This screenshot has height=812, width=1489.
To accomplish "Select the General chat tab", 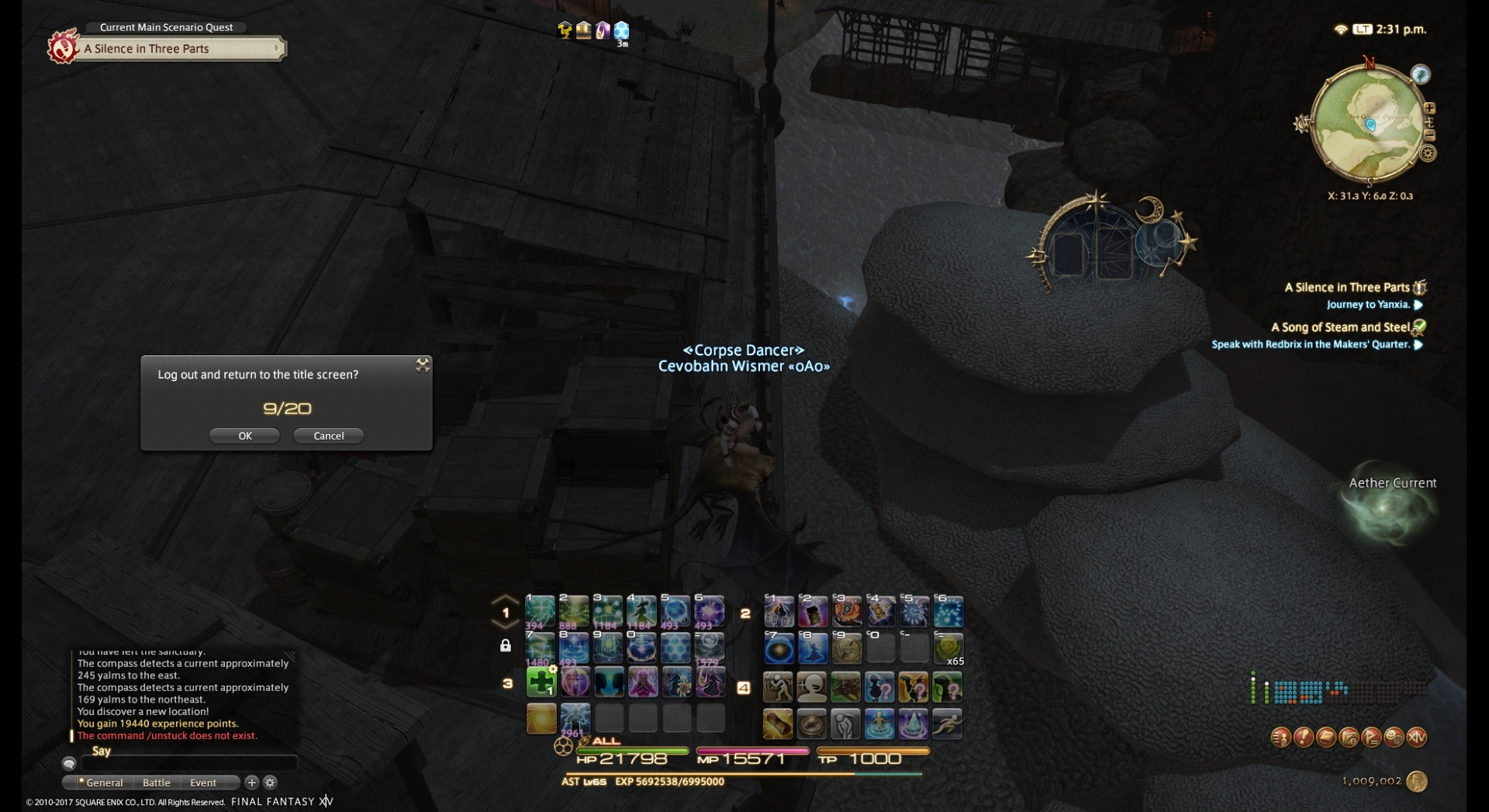I will click(x=103, y=783).
